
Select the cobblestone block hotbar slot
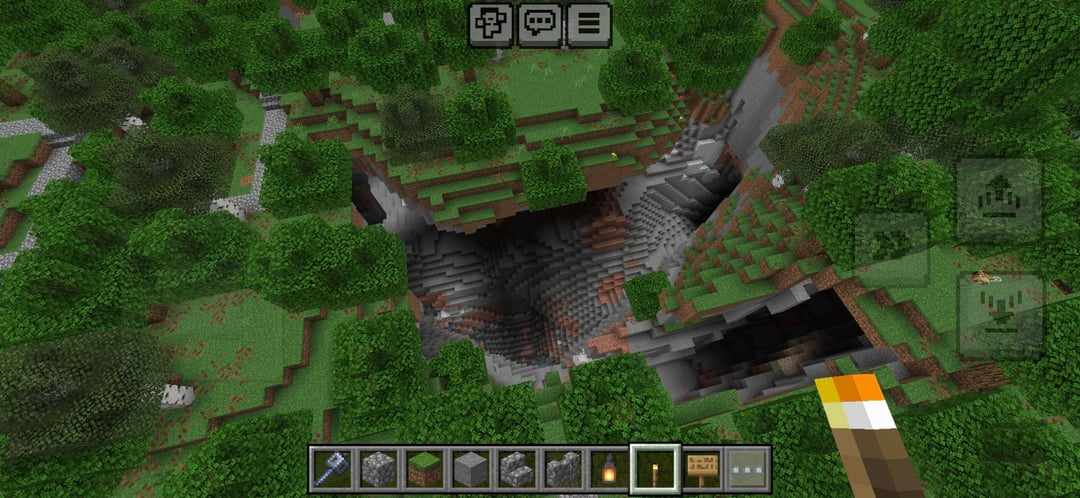point(377,468)
